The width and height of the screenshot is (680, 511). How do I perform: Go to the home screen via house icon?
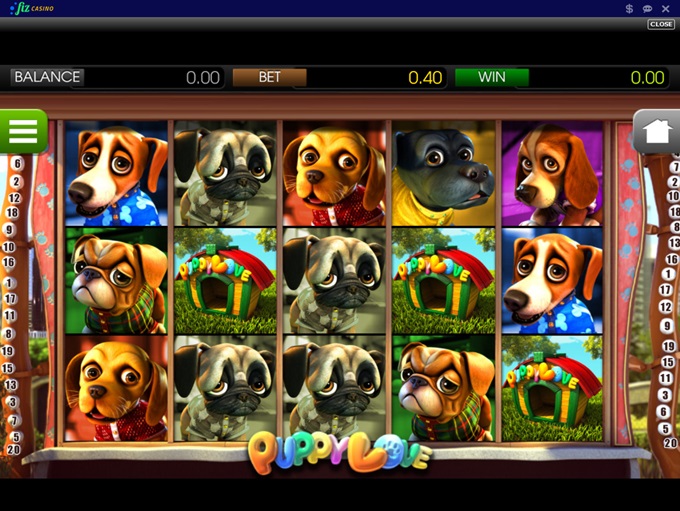(656, 131)
